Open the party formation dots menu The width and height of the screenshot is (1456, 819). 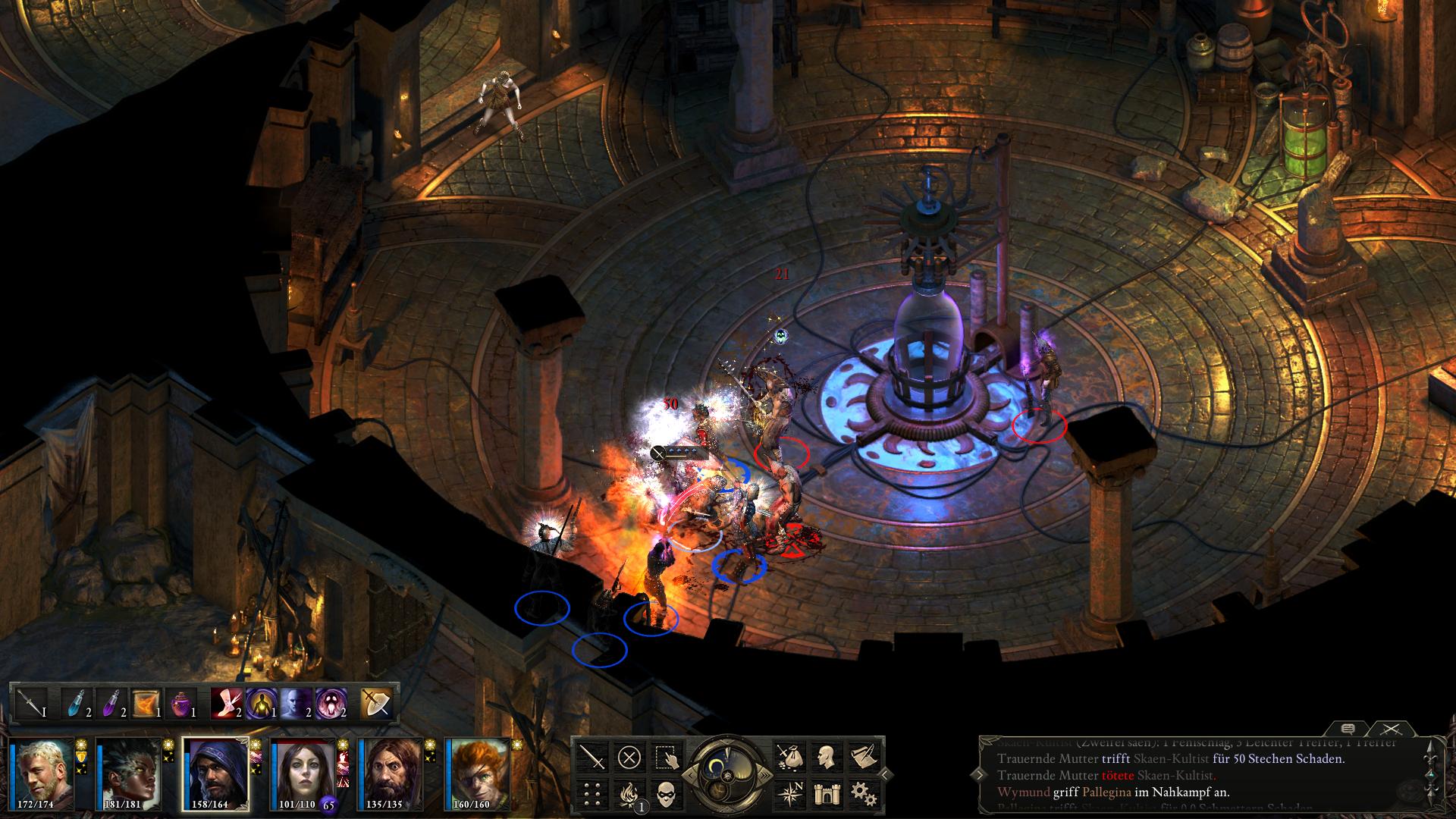594,793
